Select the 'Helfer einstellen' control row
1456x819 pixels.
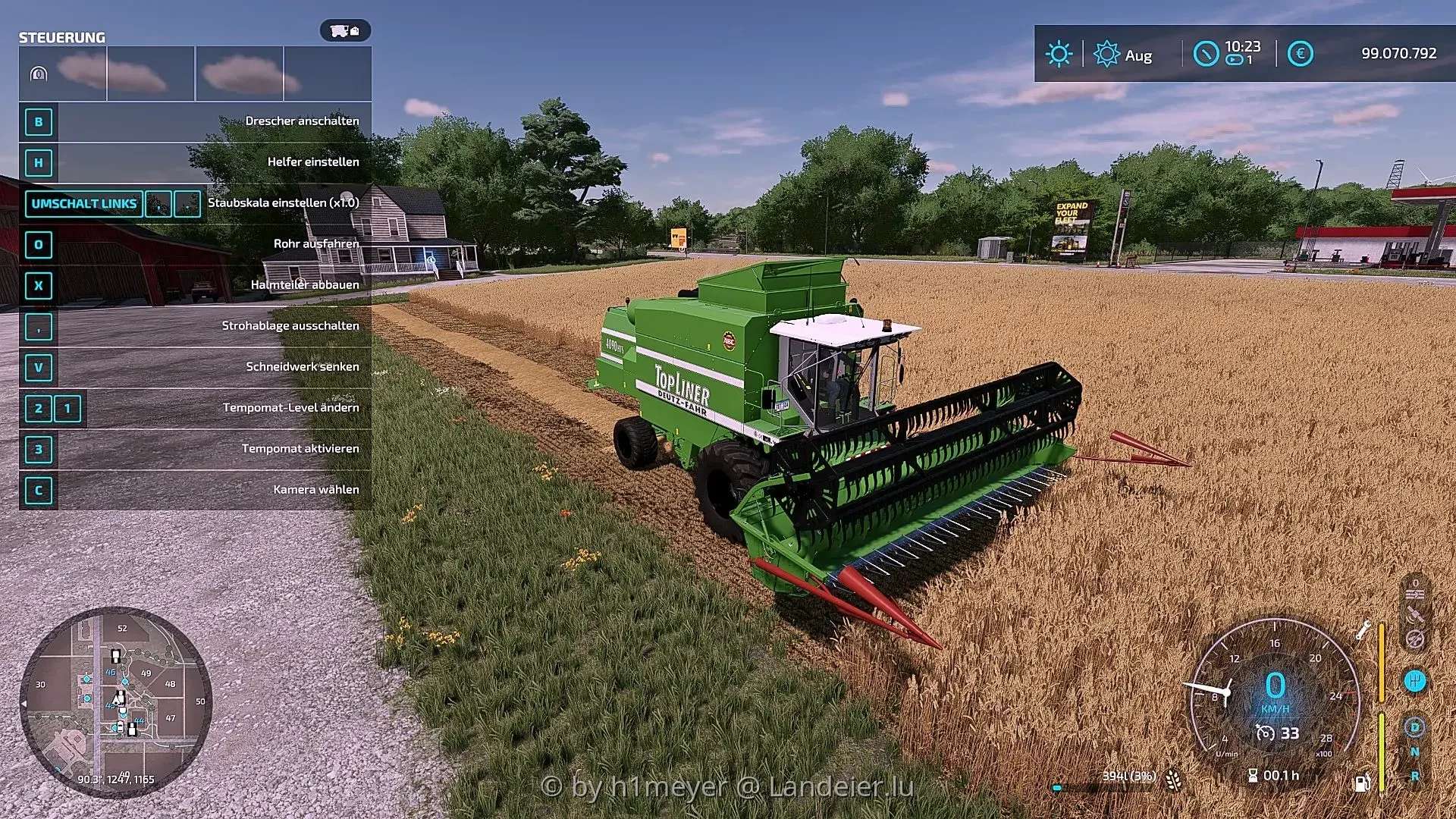coord(196,162)
